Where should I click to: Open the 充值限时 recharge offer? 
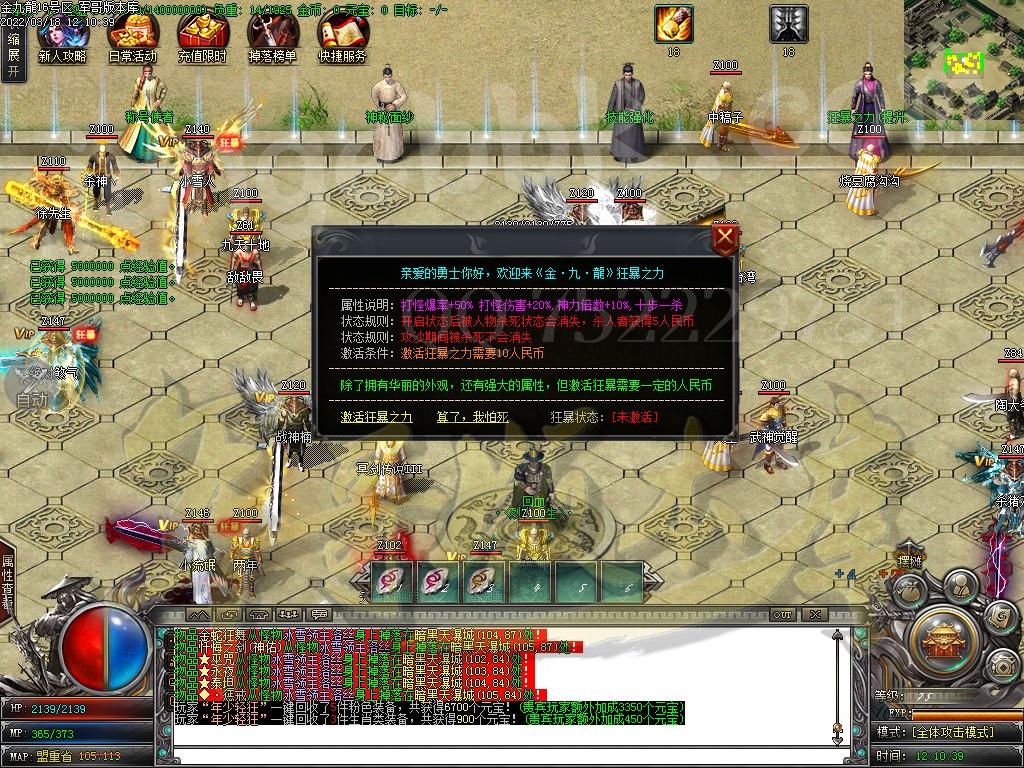[x=202, y=40]
